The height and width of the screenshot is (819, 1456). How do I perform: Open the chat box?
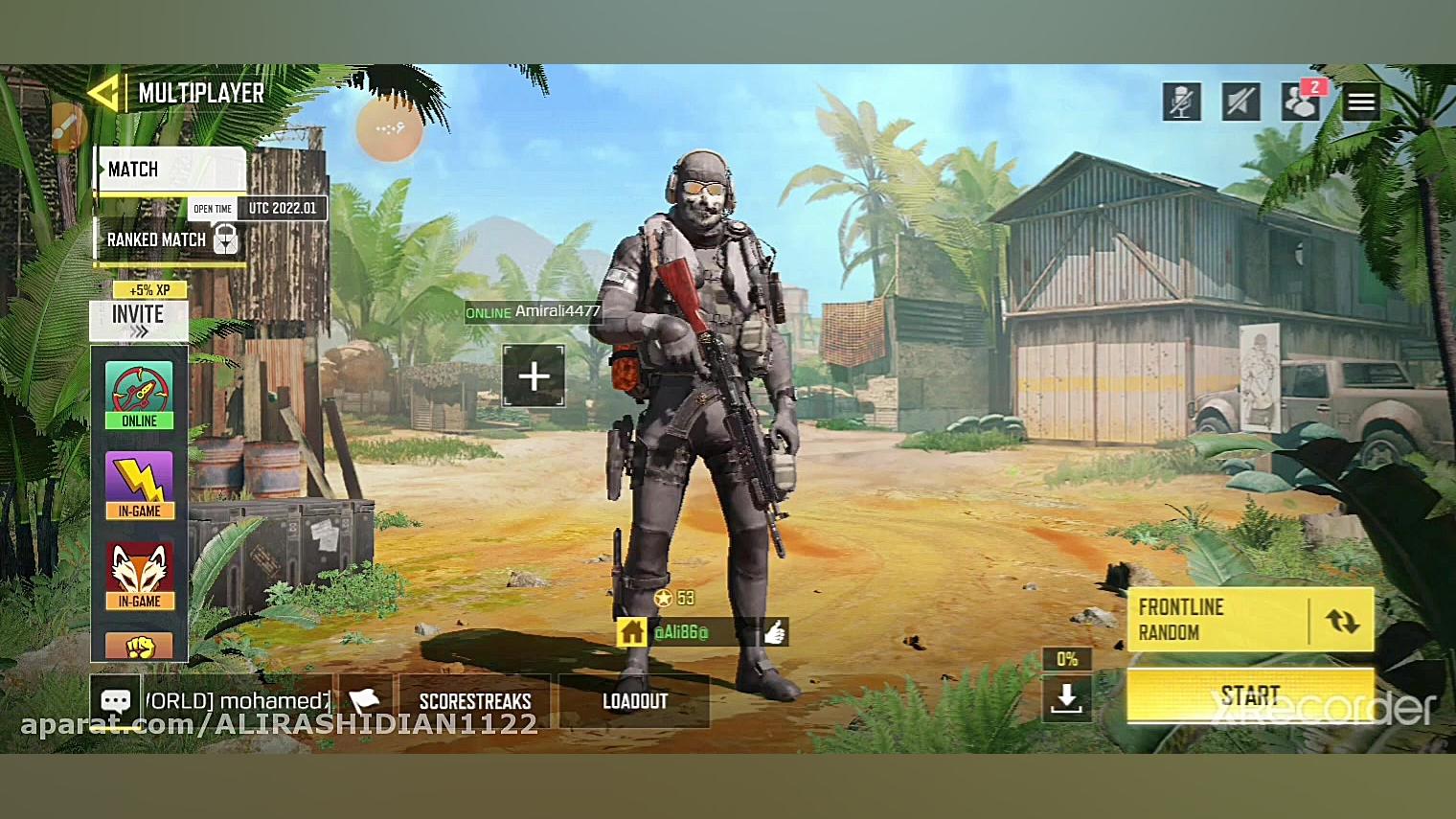pyautogui.click(x=116, y=700)
